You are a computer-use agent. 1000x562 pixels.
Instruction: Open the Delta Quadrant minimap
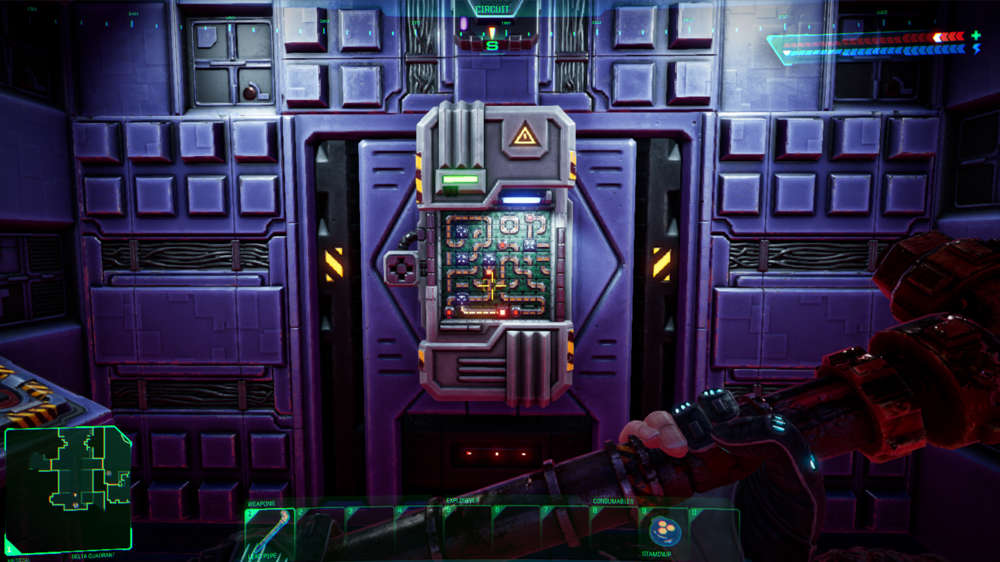click(67, 489)
